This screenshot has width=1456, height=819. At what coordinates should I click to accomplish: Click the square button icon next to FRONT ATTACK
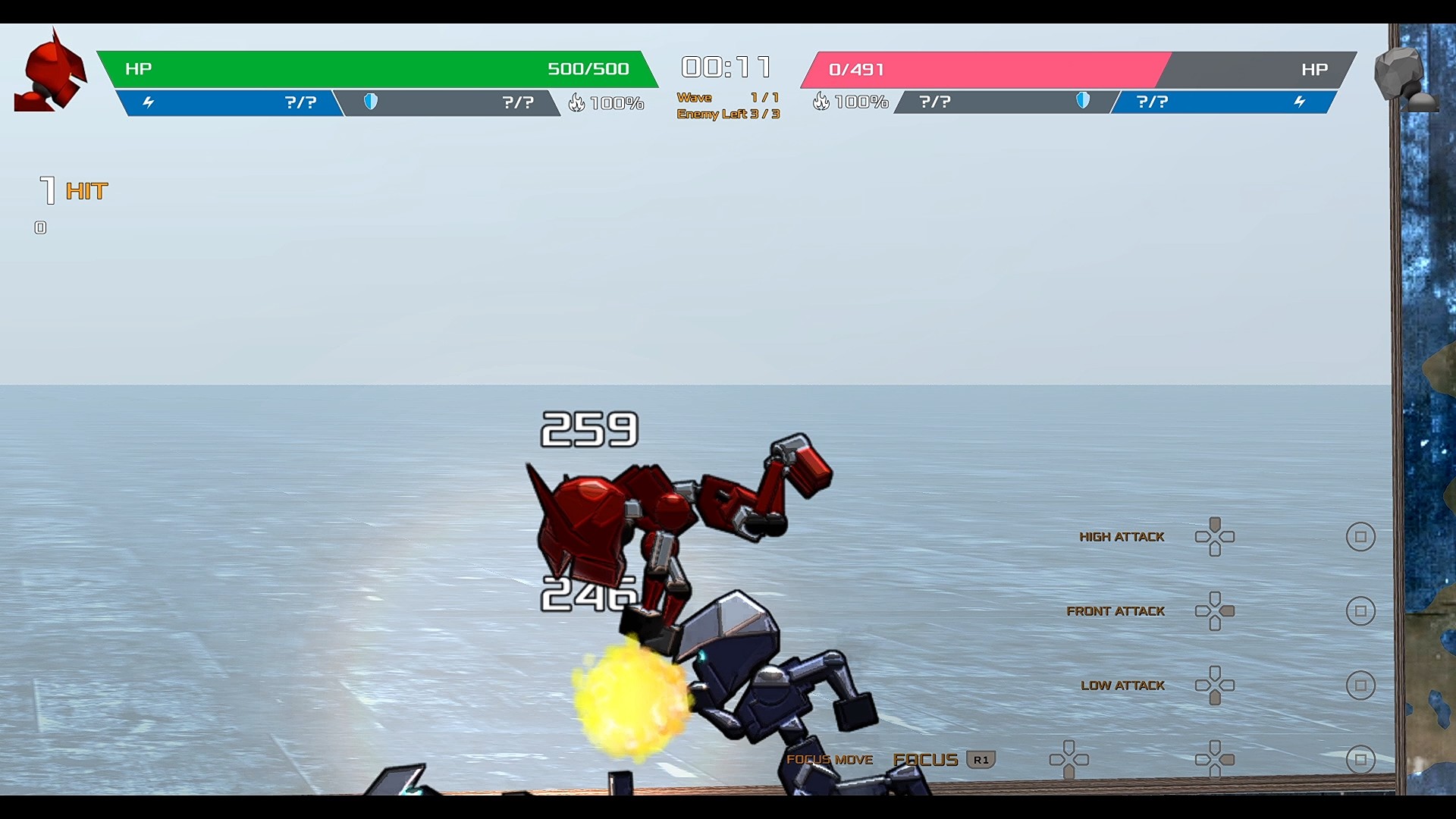[x=1362, y=610]
